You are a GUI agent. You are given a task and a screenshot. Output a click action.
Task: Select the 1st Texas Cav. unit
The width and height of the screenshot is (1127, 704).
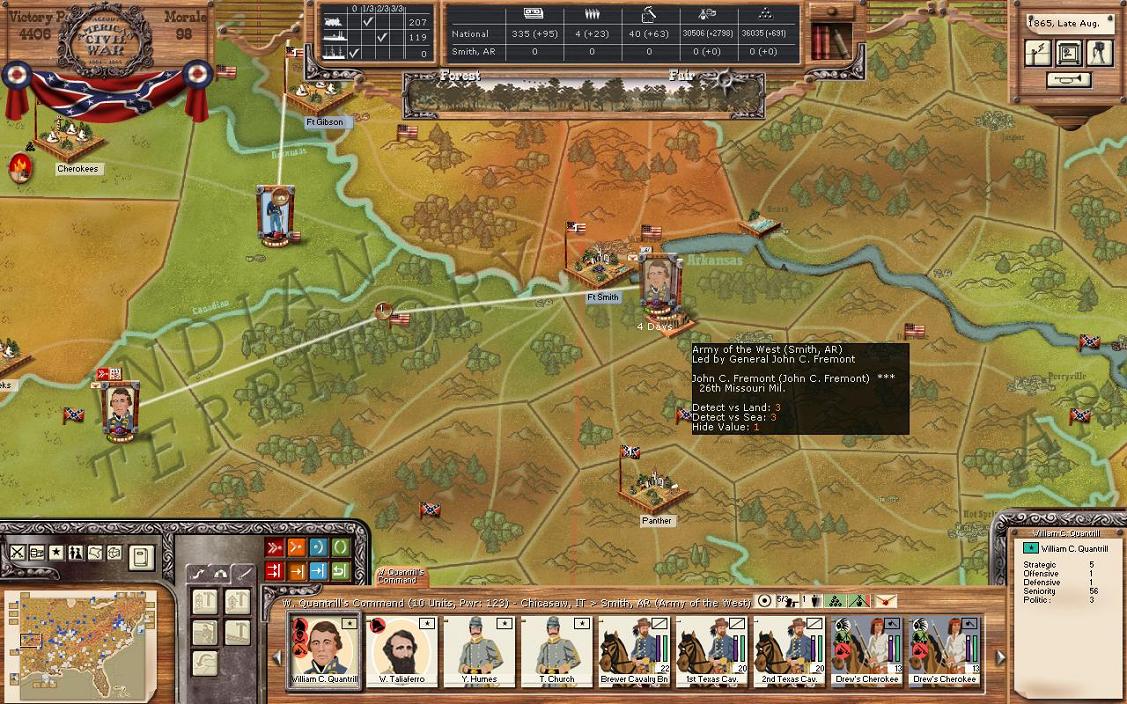click(712, 650)
